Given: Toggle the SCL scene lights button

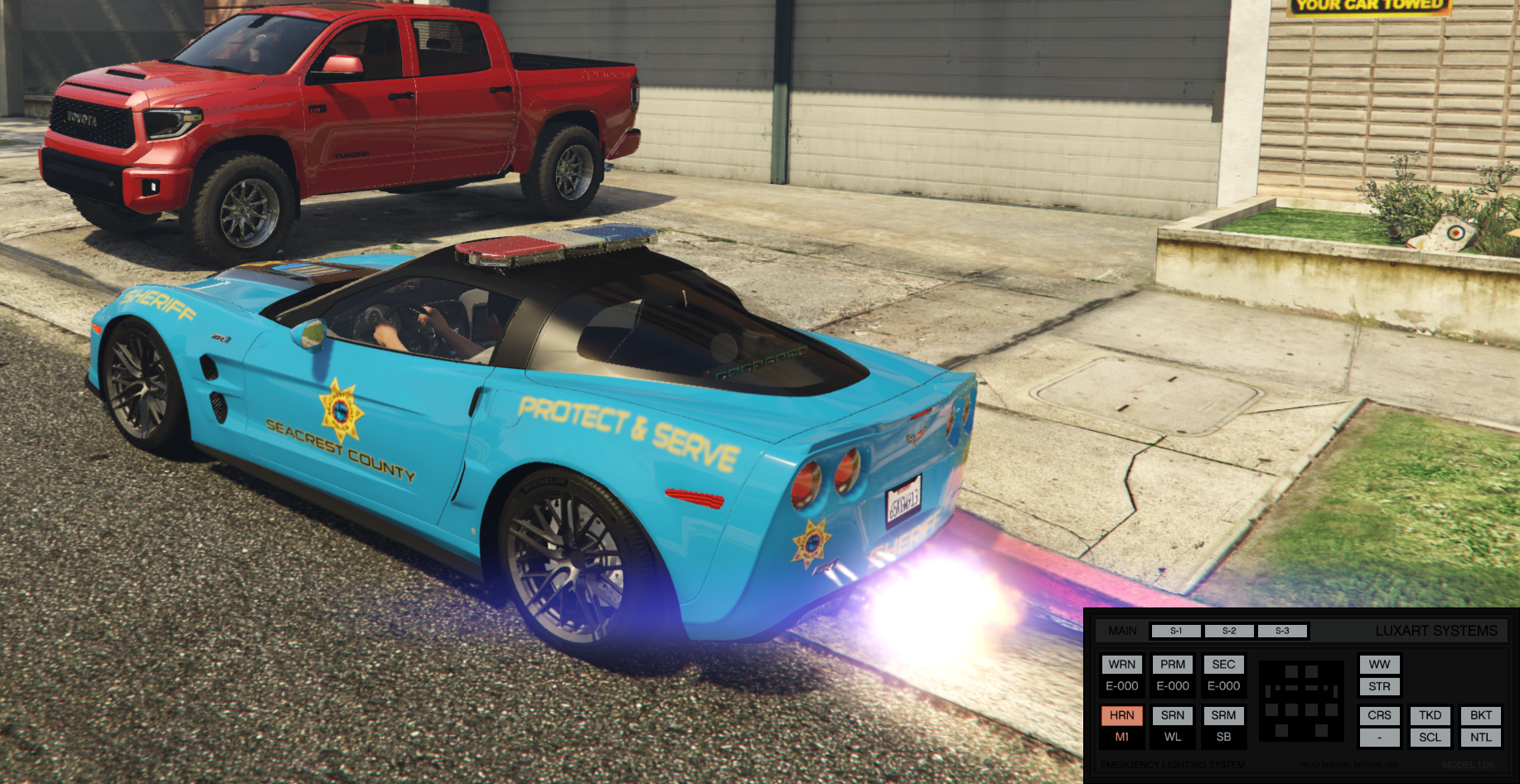Looking at the screenshot, I should (x=1430, y=737).
